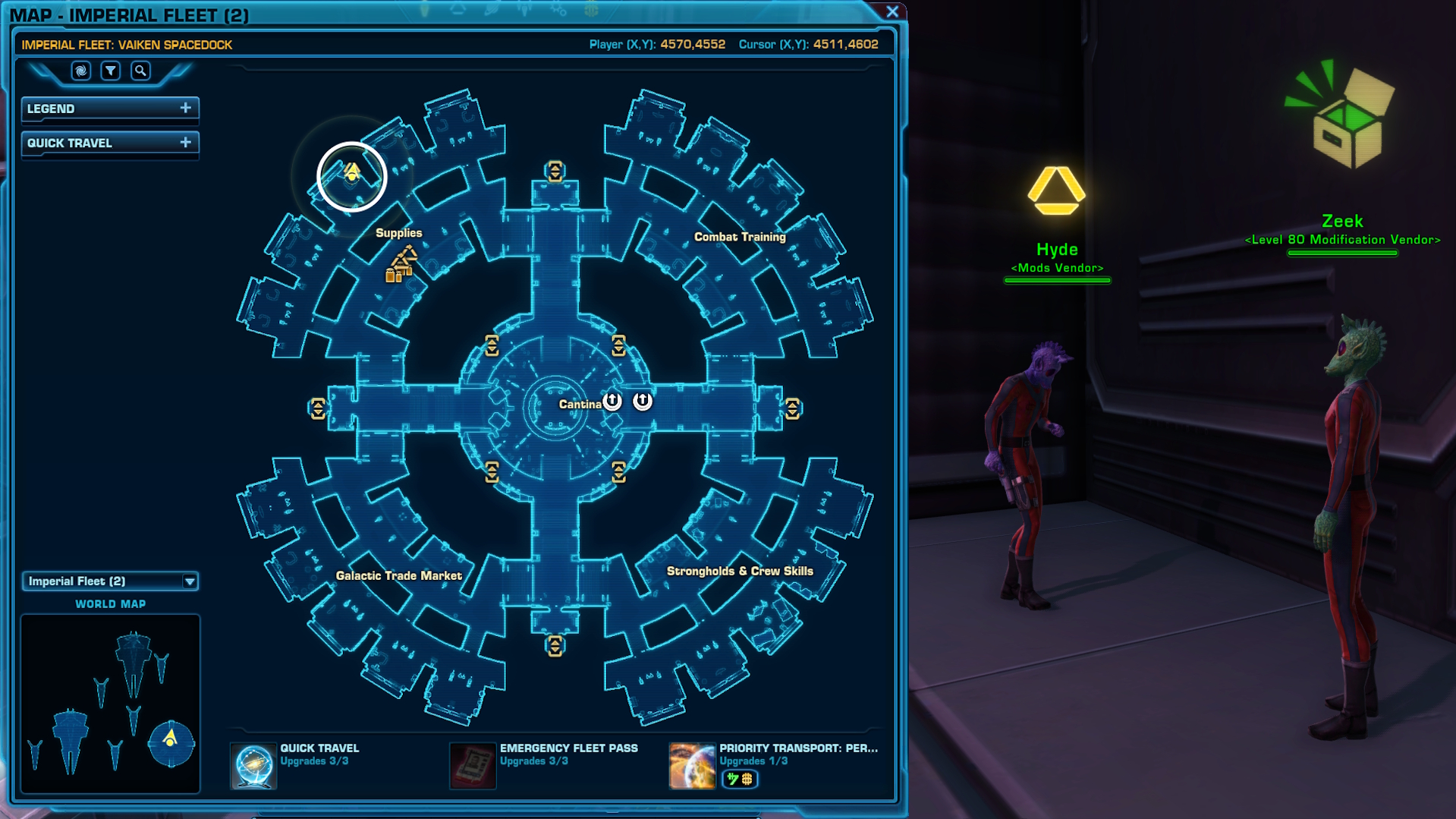Open the galaxy map icon above Legend
Viewport: 1456px width, 819px height.
80,71
